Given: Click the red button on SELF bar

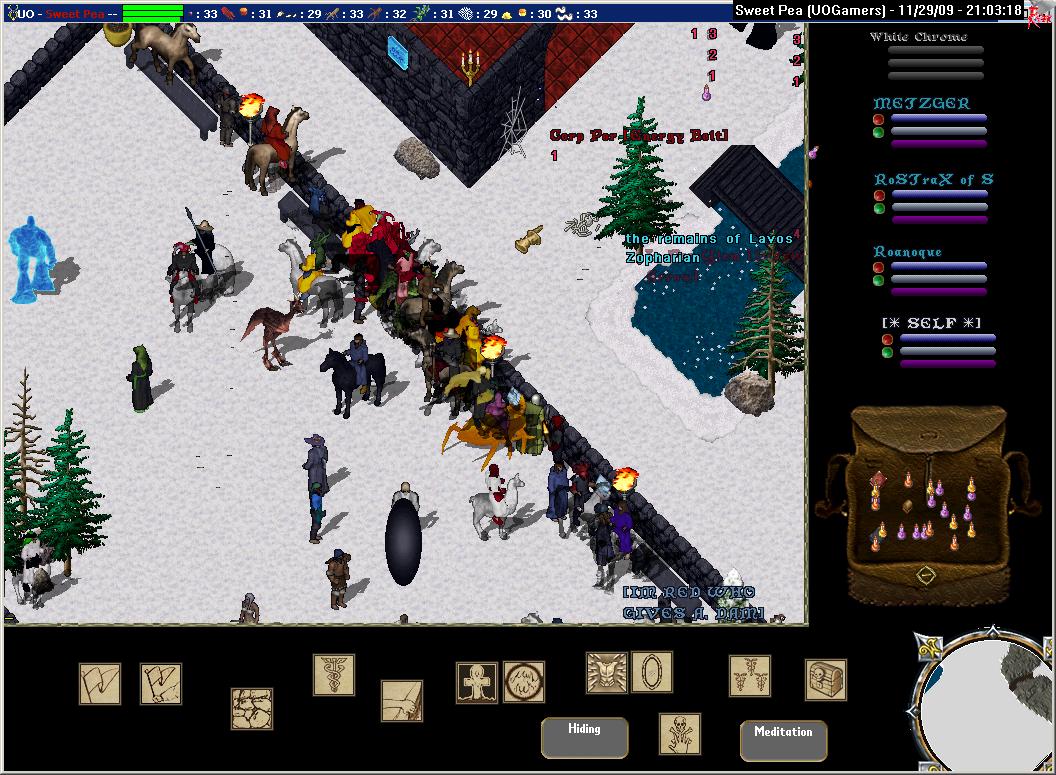Looking at the screenshot, I should point(887,340).
